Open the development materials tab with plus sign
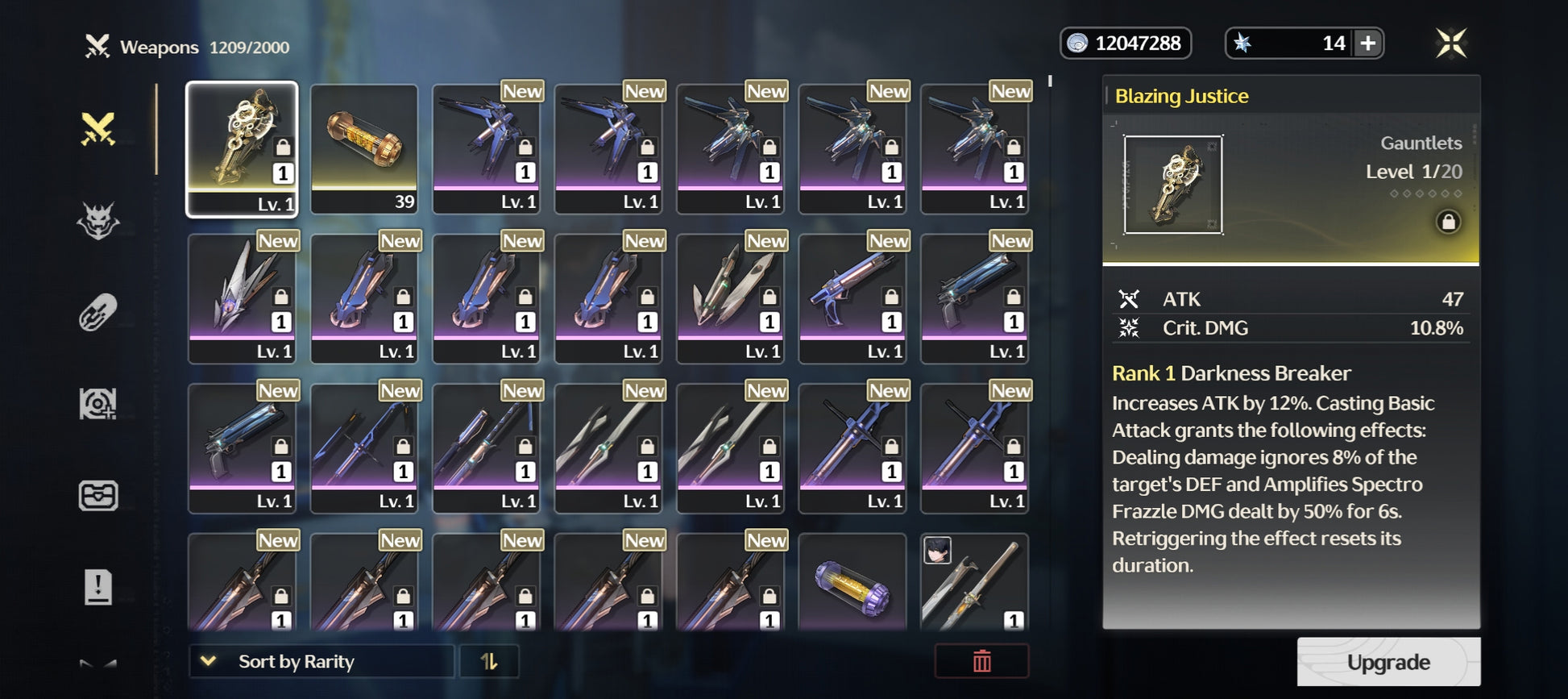The height and width of the screenshot is (699, 1568). [98, 404]
